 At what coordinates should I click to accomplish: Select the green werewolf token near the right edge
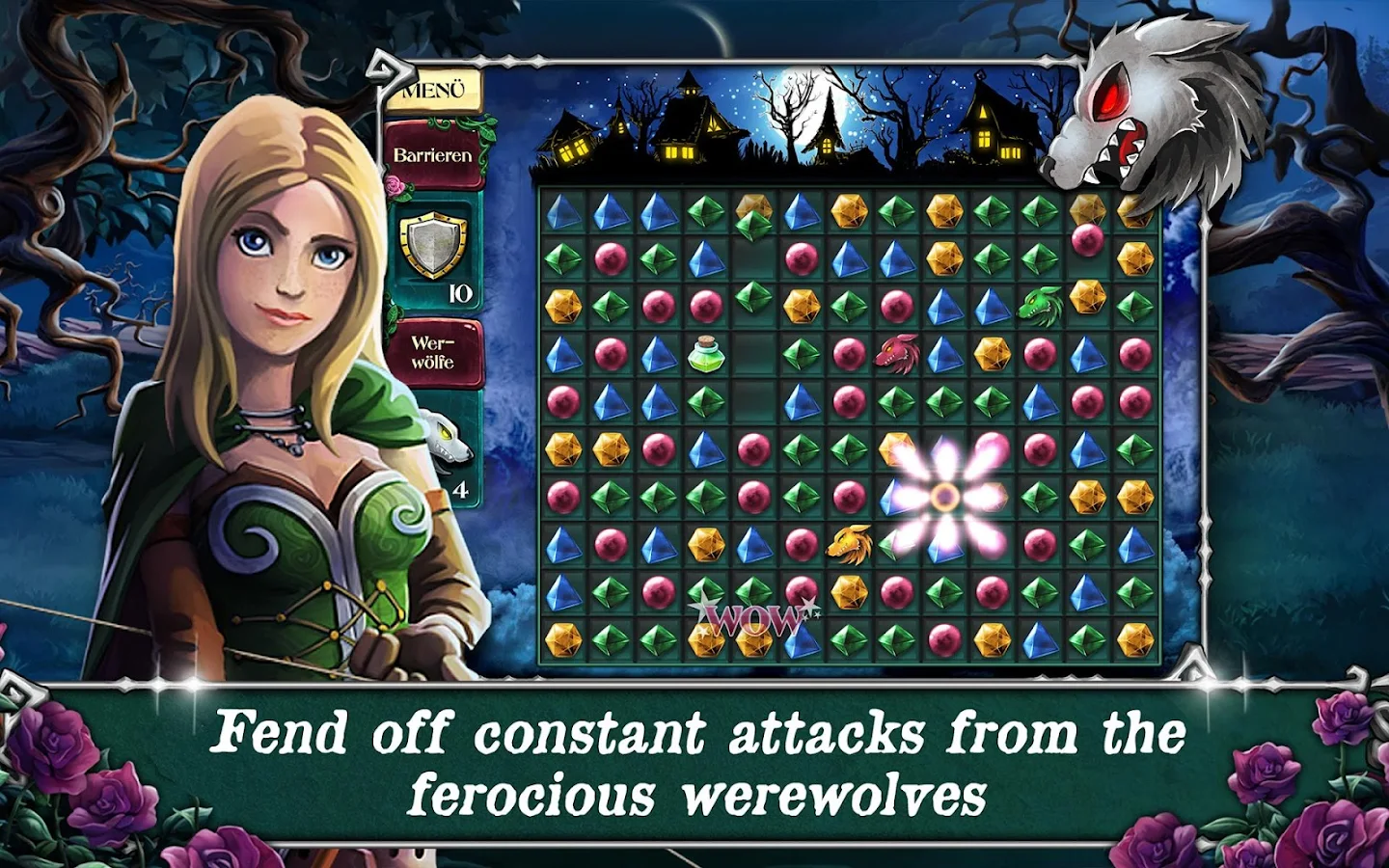coord(1041,304)
